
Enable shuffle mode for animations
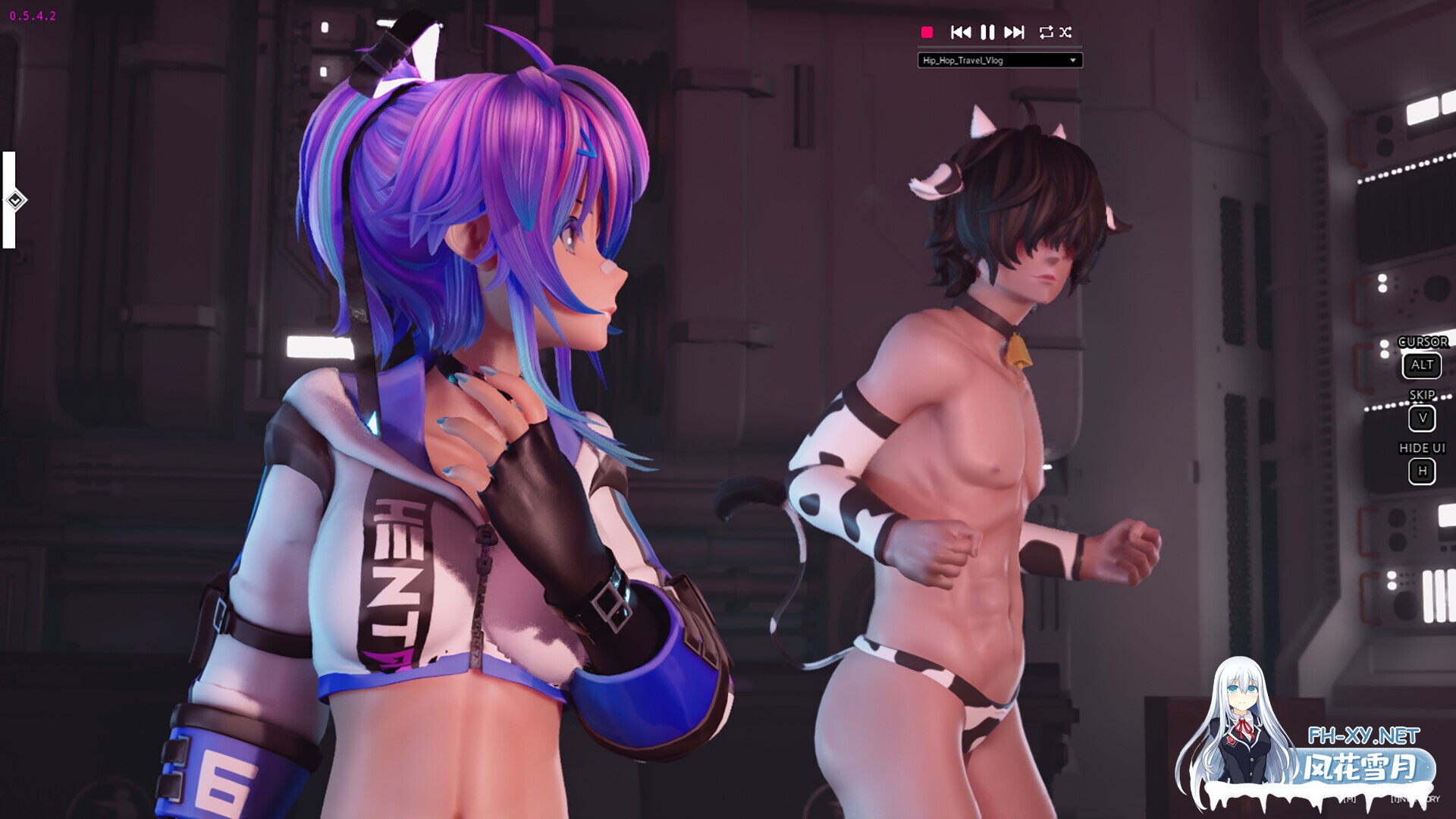click(1065, 32)
